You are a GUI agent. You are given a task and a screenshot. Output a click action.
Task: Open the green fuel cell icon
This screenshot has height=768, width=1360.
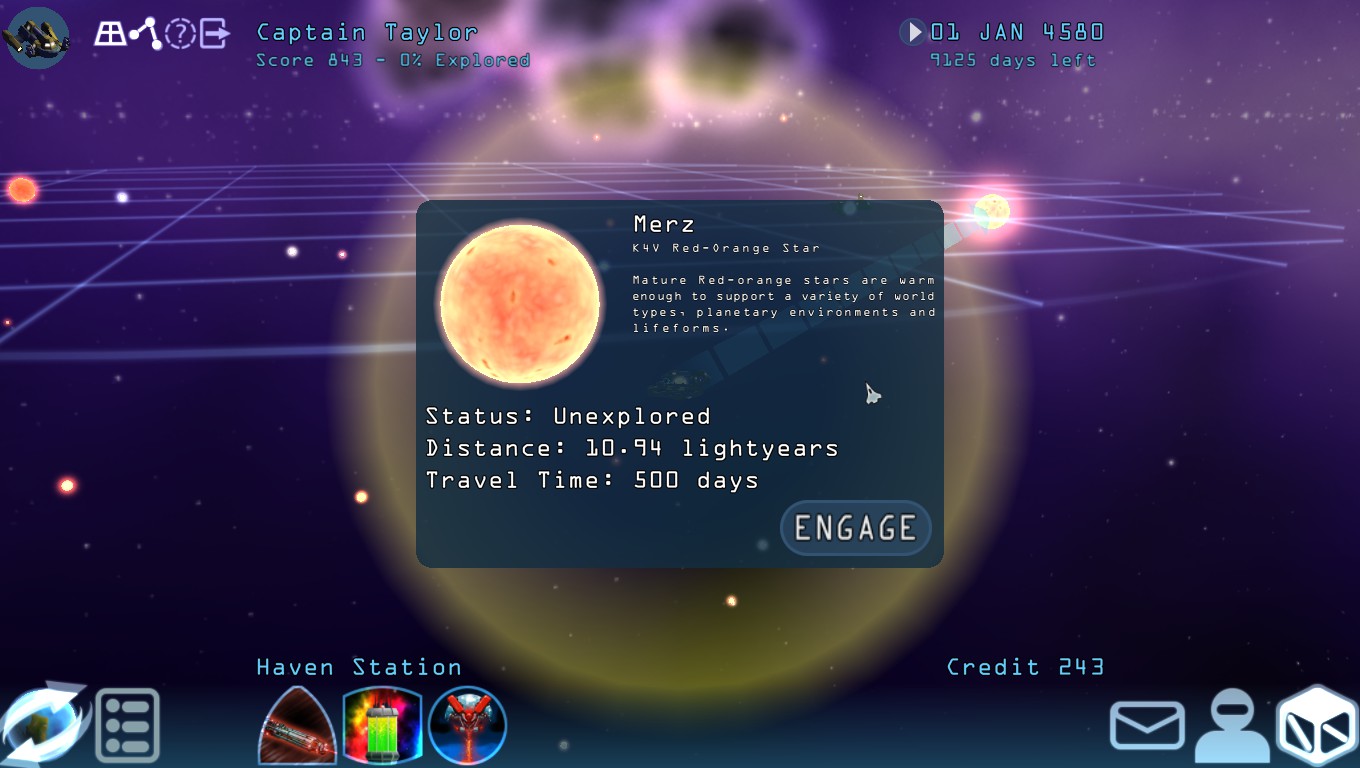point(383,726)
